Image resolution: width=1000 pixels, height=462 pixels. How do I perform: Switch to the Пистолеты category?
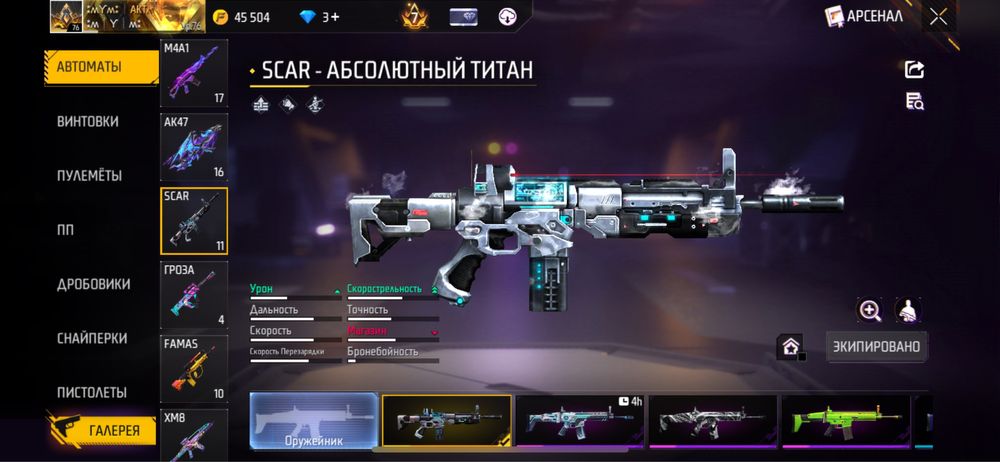(x=91, y=392)
